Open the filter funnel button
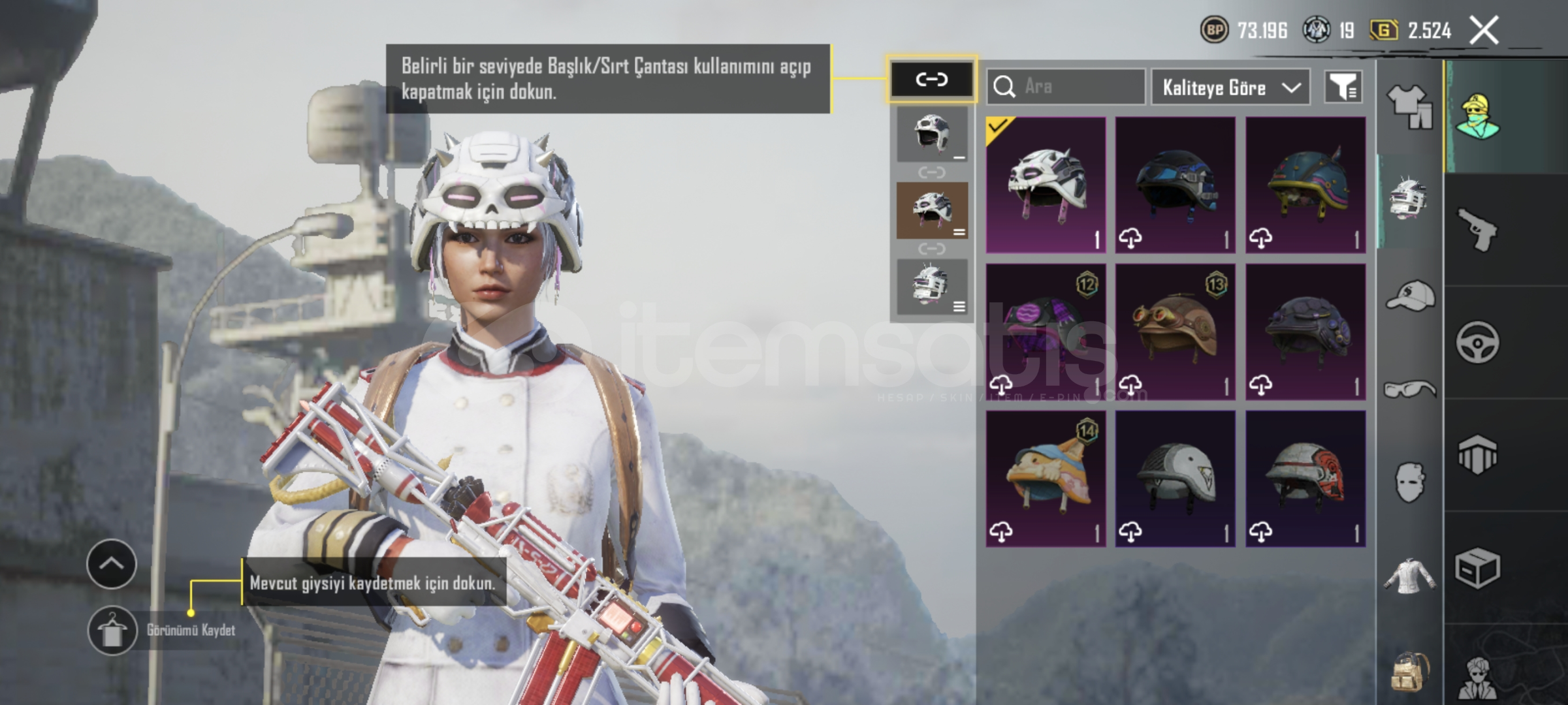 click(x=1343, y=87)
